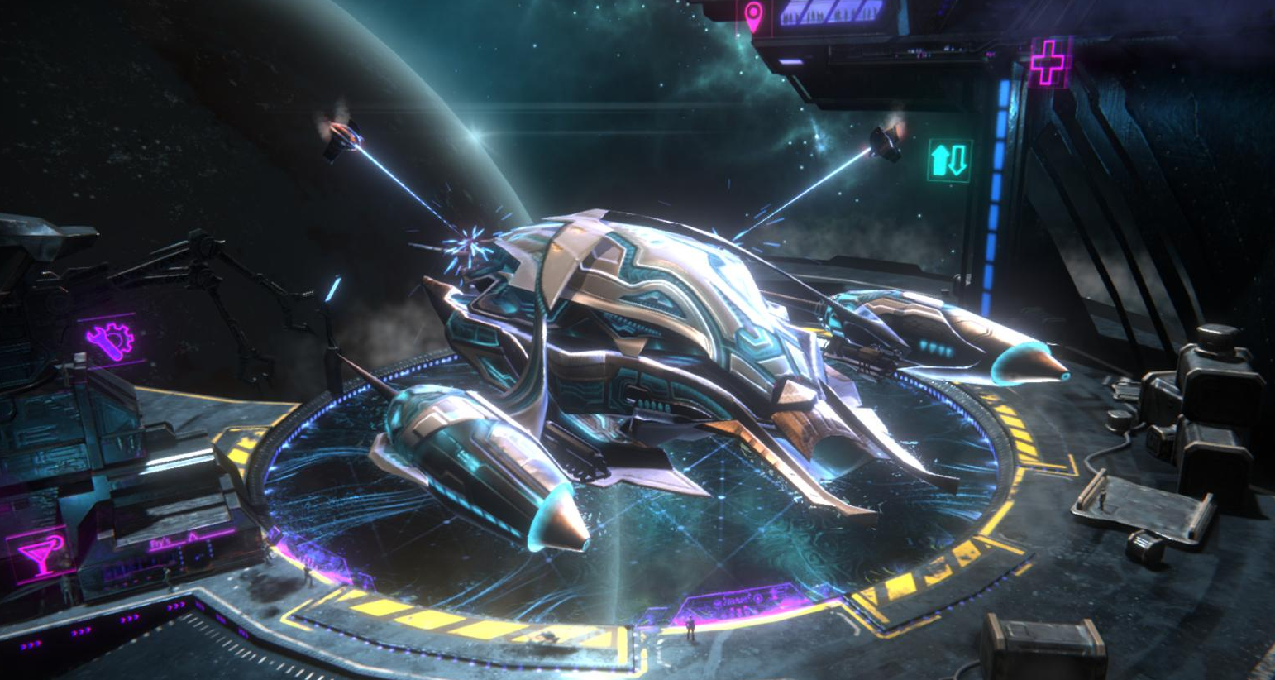Click the green up-down arrows icon
1275x680 pixels.
pyautogui.click(x=949, y=160)
